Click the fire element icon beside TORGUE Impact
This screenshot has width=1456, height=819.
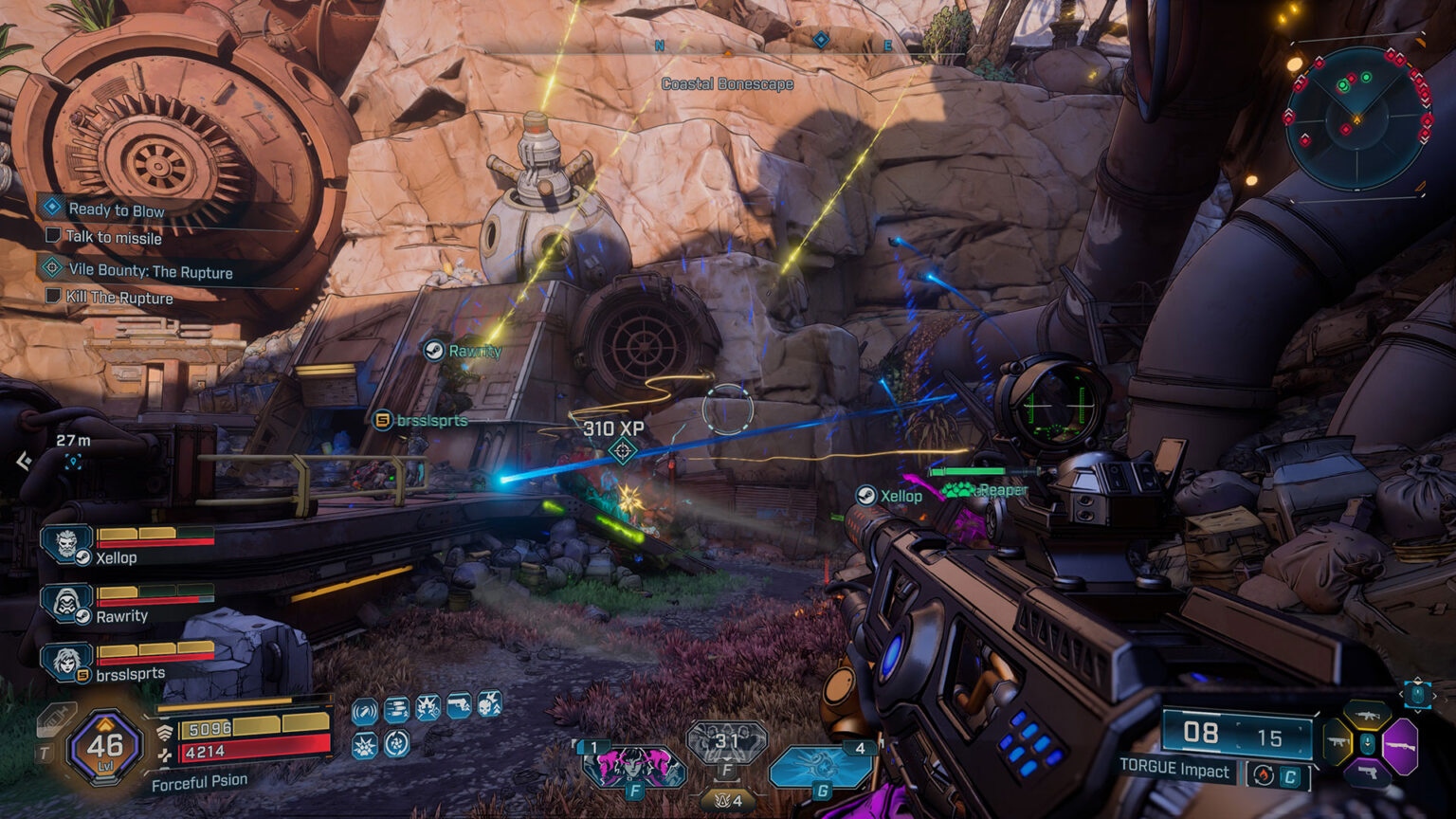(x=1263, y=773)
